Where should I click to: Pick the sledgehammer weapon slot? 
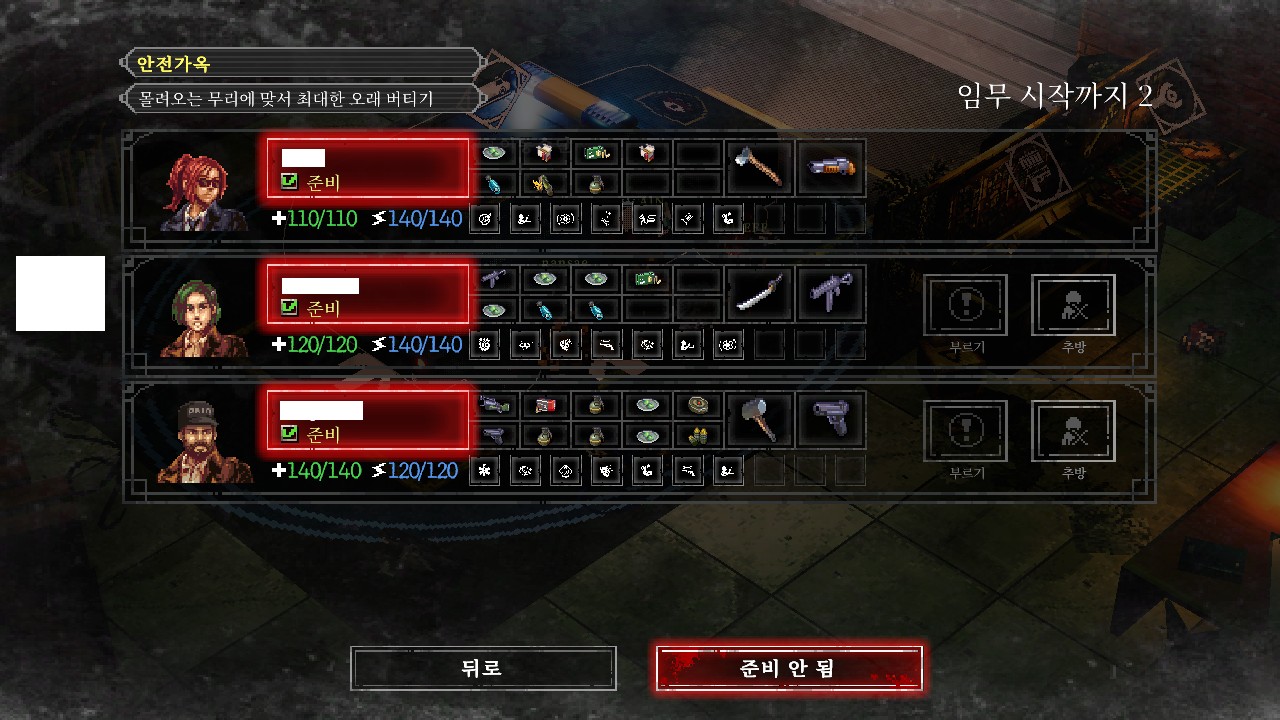click(x=759, y=420)
